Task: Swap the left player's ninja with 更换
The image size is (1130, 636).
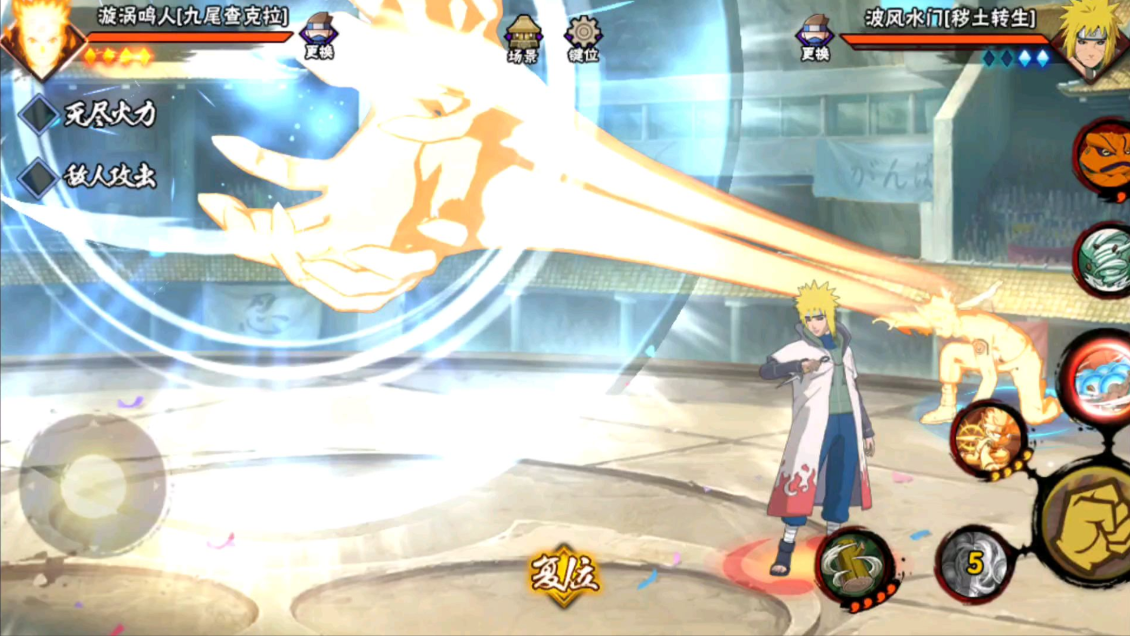Action: pyautogui.click(x=319, y=36)
